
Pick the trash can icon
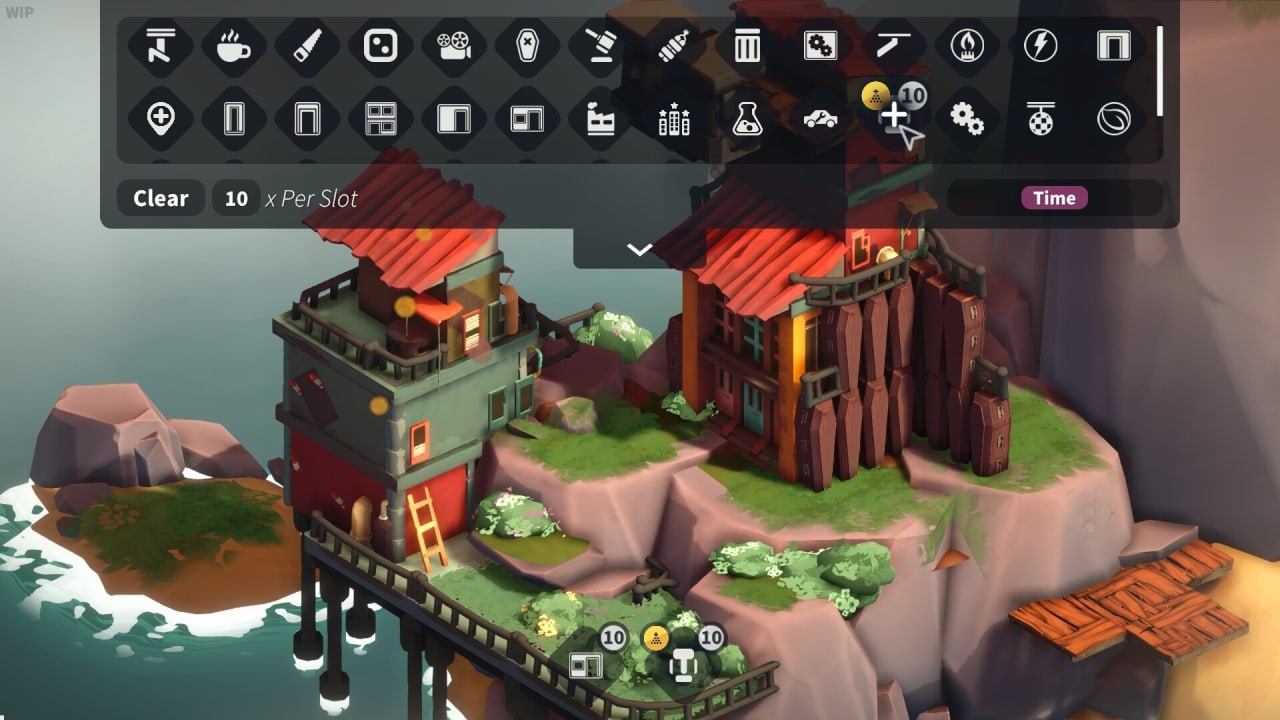click(x=747, y=45)
